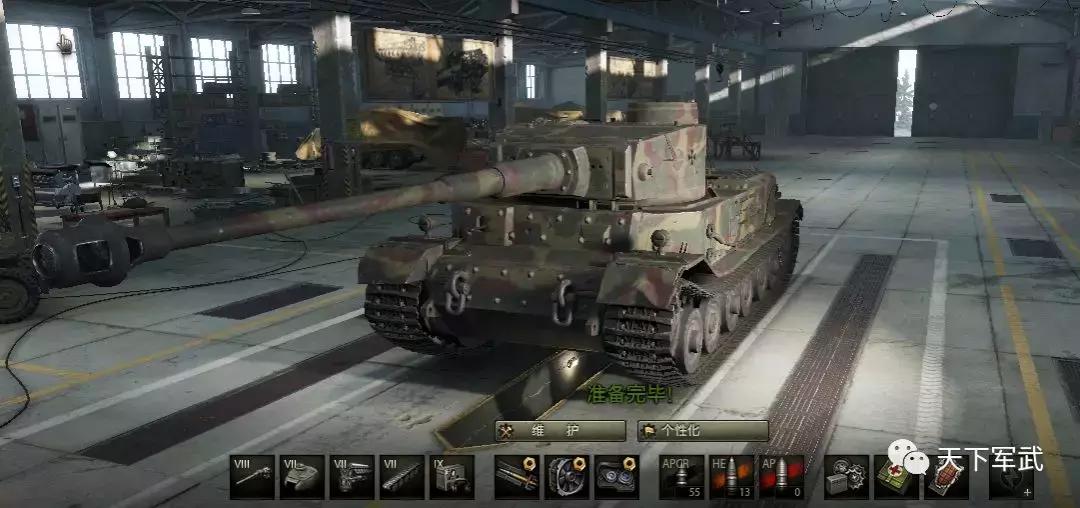This screenshot has height=508, width=1080.
Task: Open the 个性化 (customization) button
Action: [703, 431]
